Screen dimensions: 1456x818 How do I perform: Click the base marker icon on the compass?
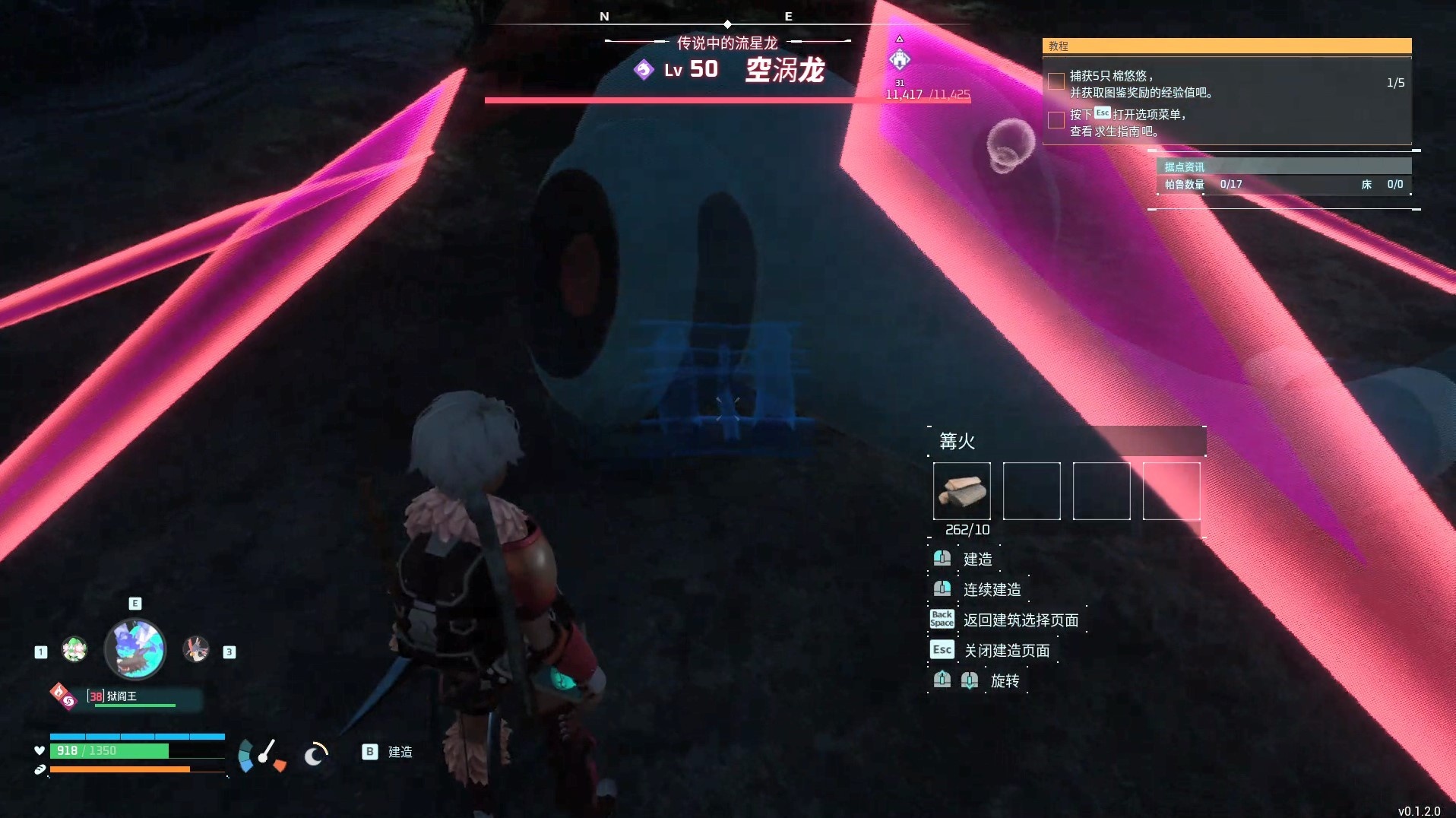900,59
